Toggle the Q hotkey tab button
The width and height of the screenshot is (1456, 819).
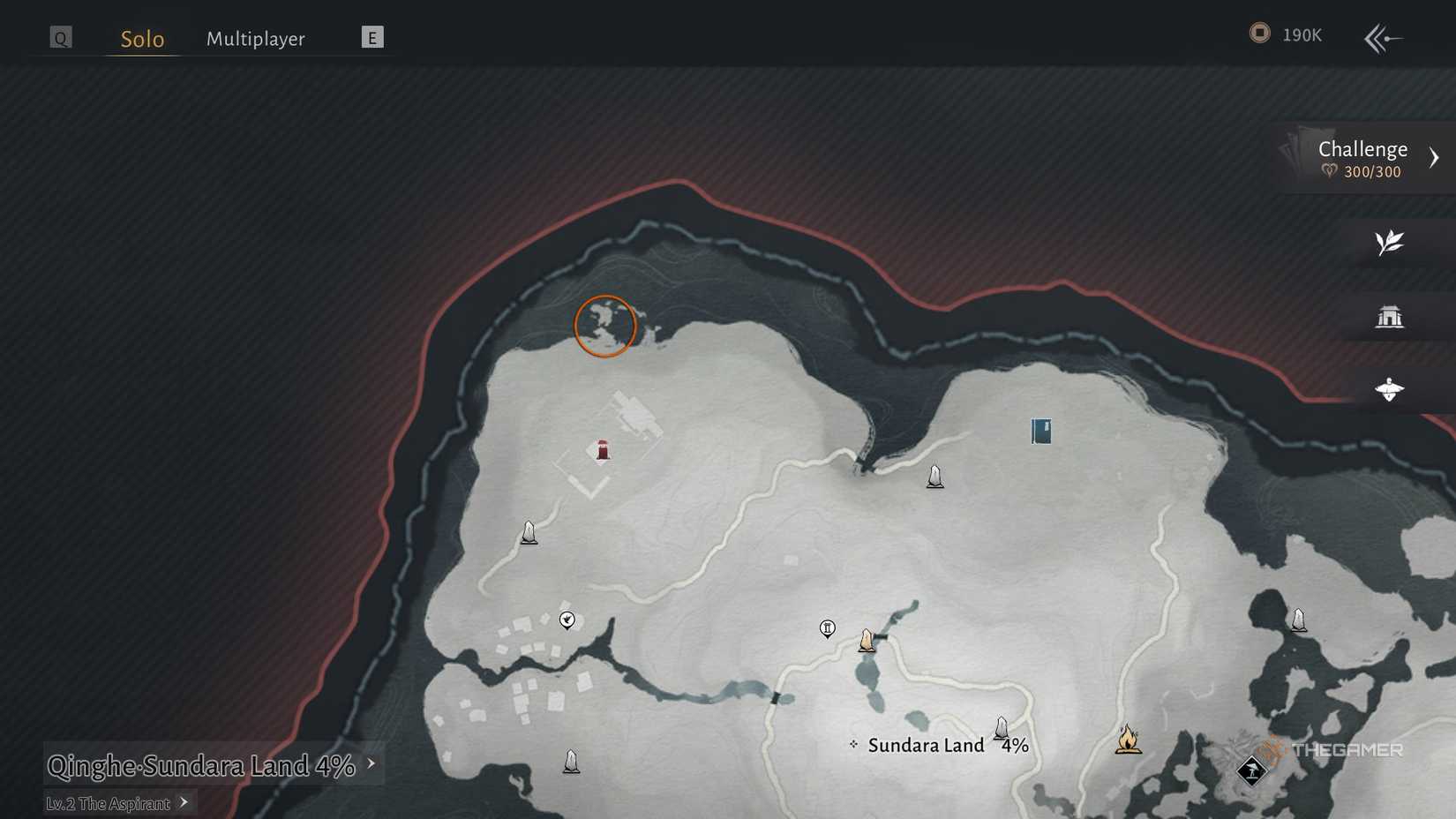coord(59,38)
